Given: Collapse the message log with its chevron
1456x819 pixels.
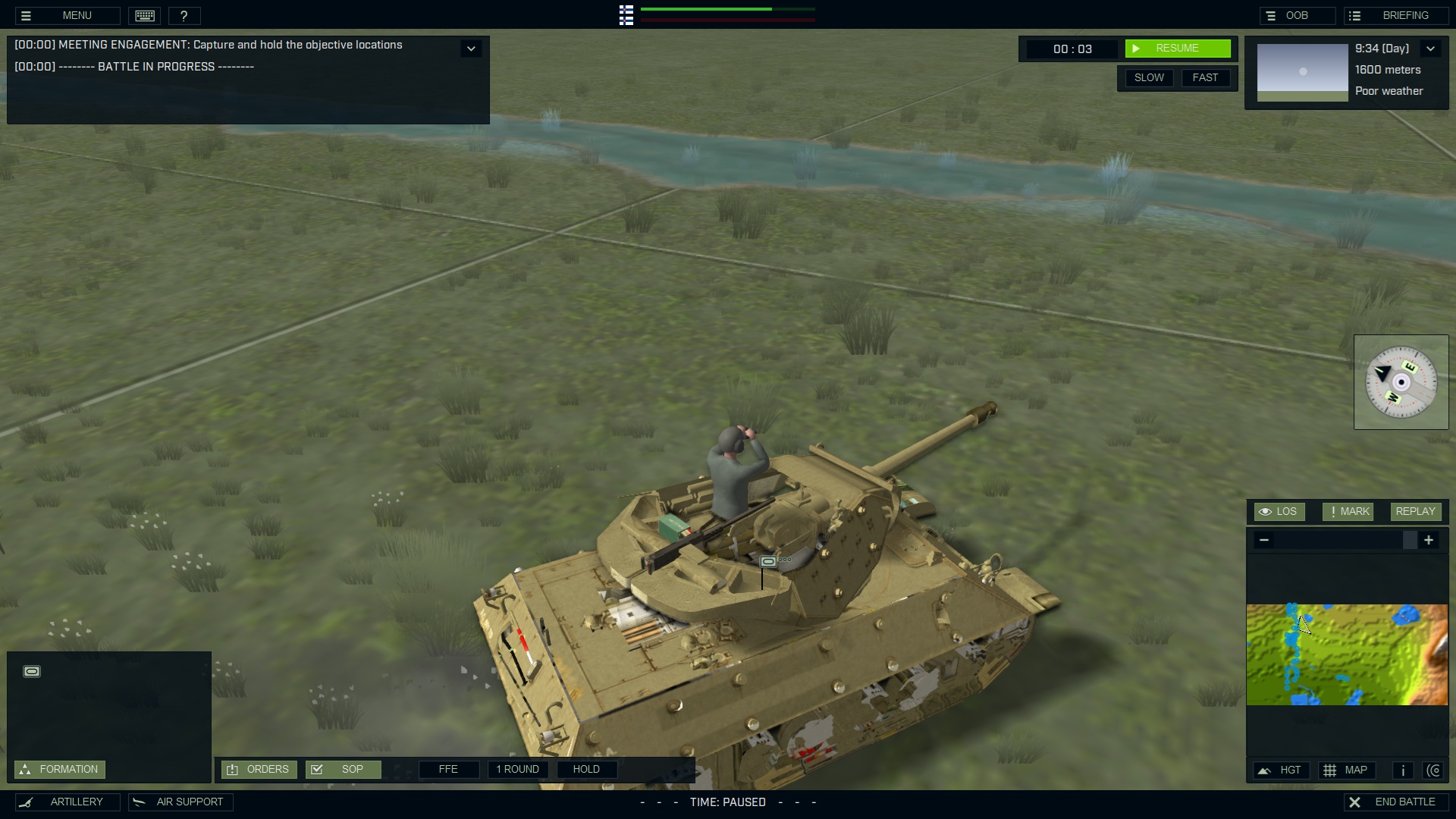Looking at the screenshot, I should pyautogui.click(x=471, y=48).
